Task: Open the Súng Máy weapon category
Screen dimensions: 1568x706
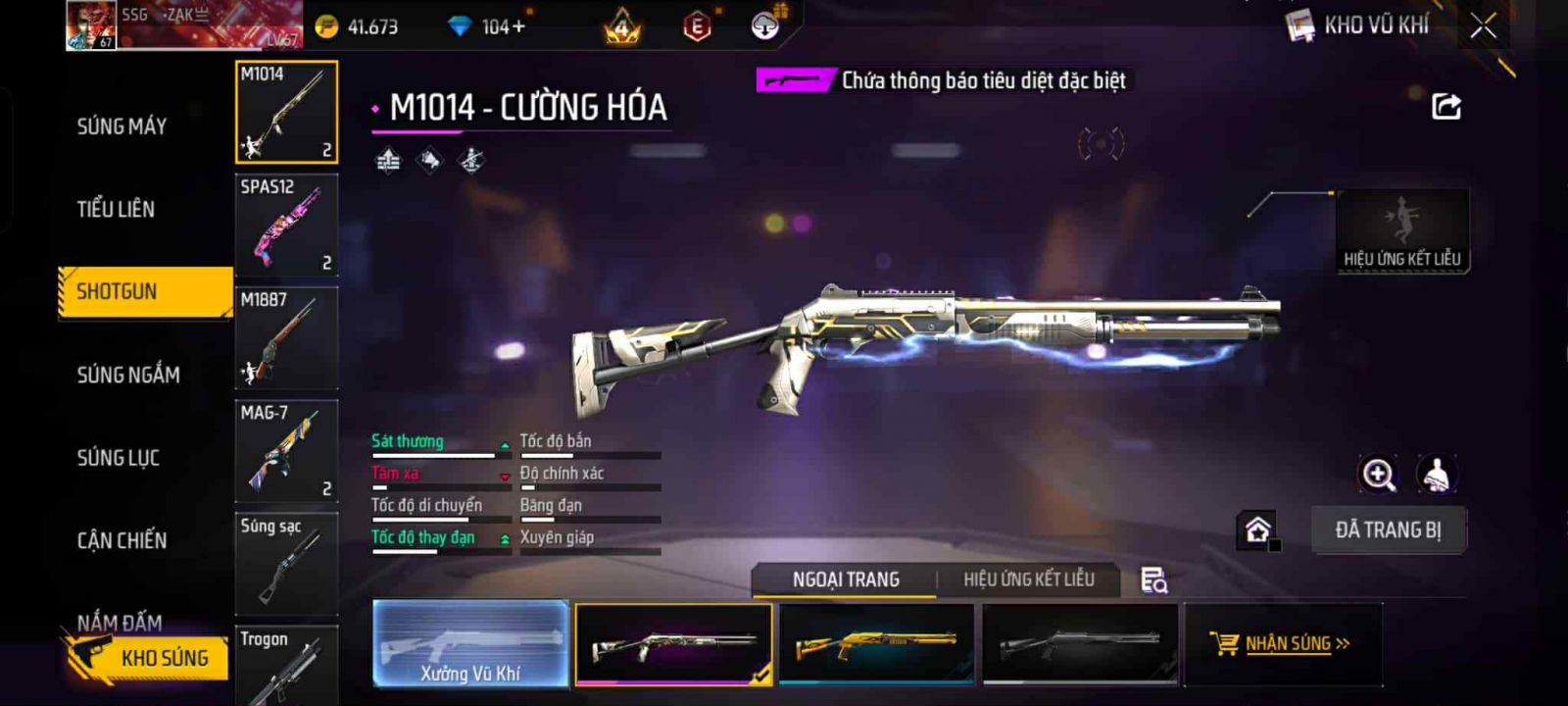Action: coord(122,126)
